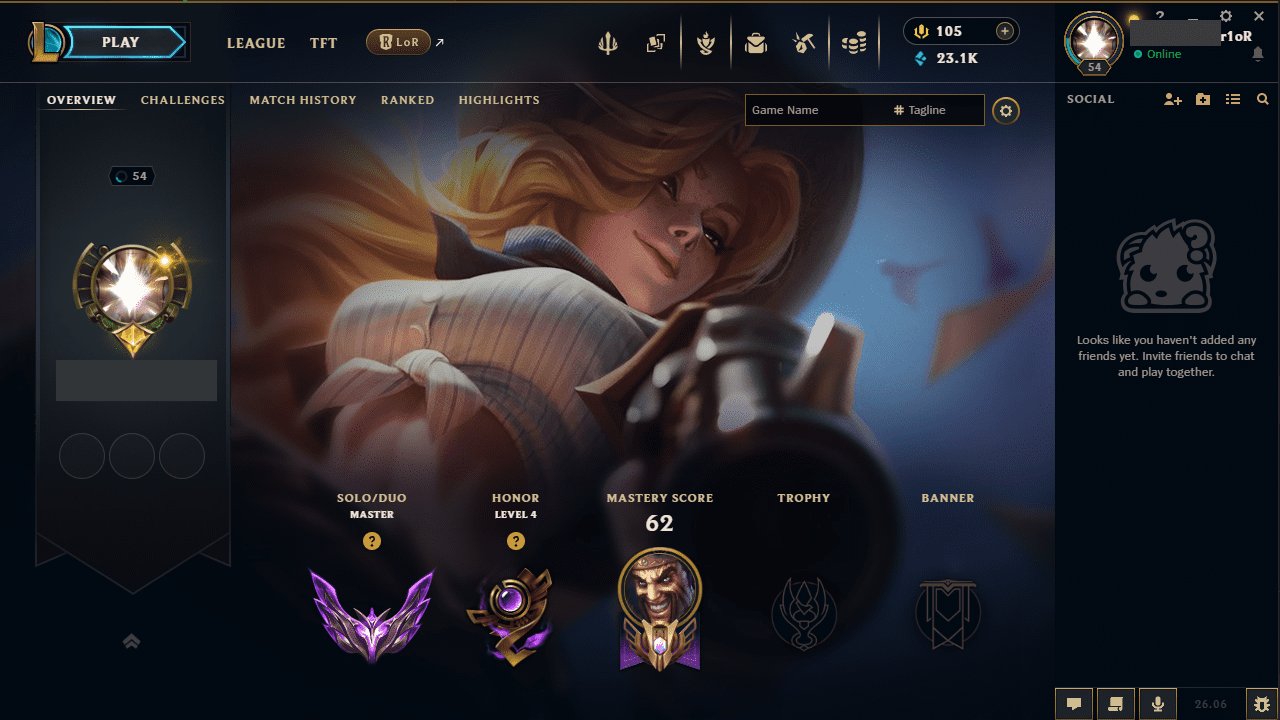Click the create friend group folder icon
The width and height of the screenshot is (1280, 720).
point(1202,99)
